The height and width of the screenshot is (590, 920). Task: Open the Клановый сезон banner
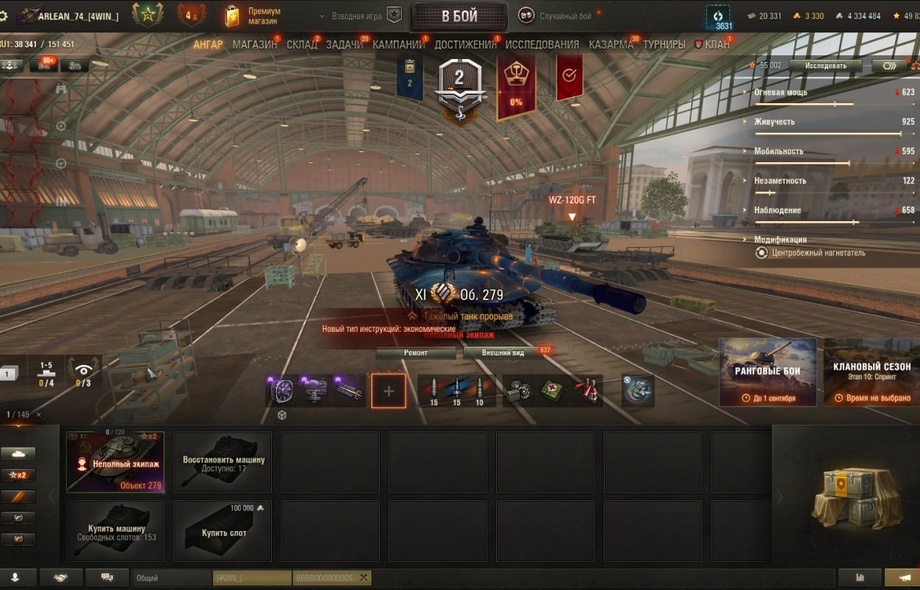[871, 371]
